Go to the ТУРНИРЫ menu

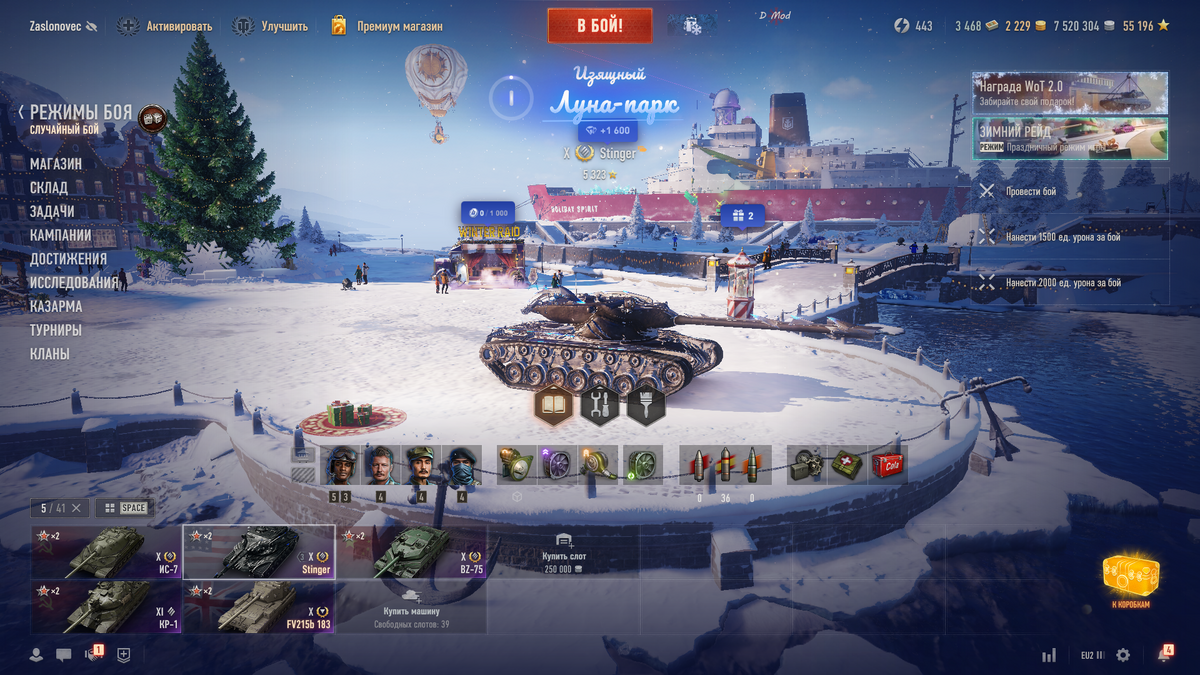[56, 330]
